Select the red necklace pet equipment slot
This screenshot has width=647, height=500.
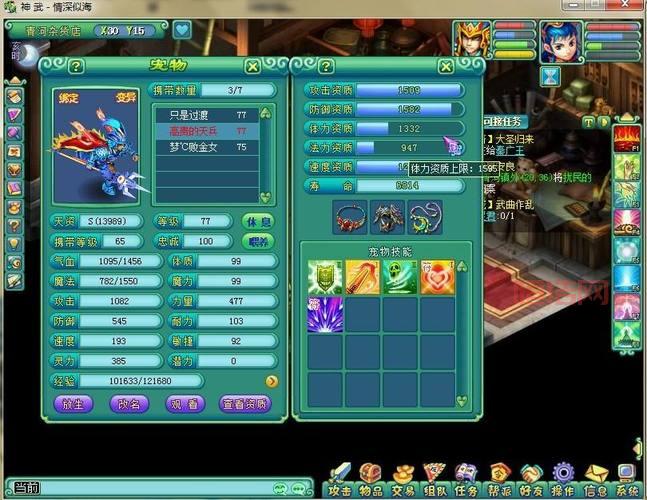348,215
